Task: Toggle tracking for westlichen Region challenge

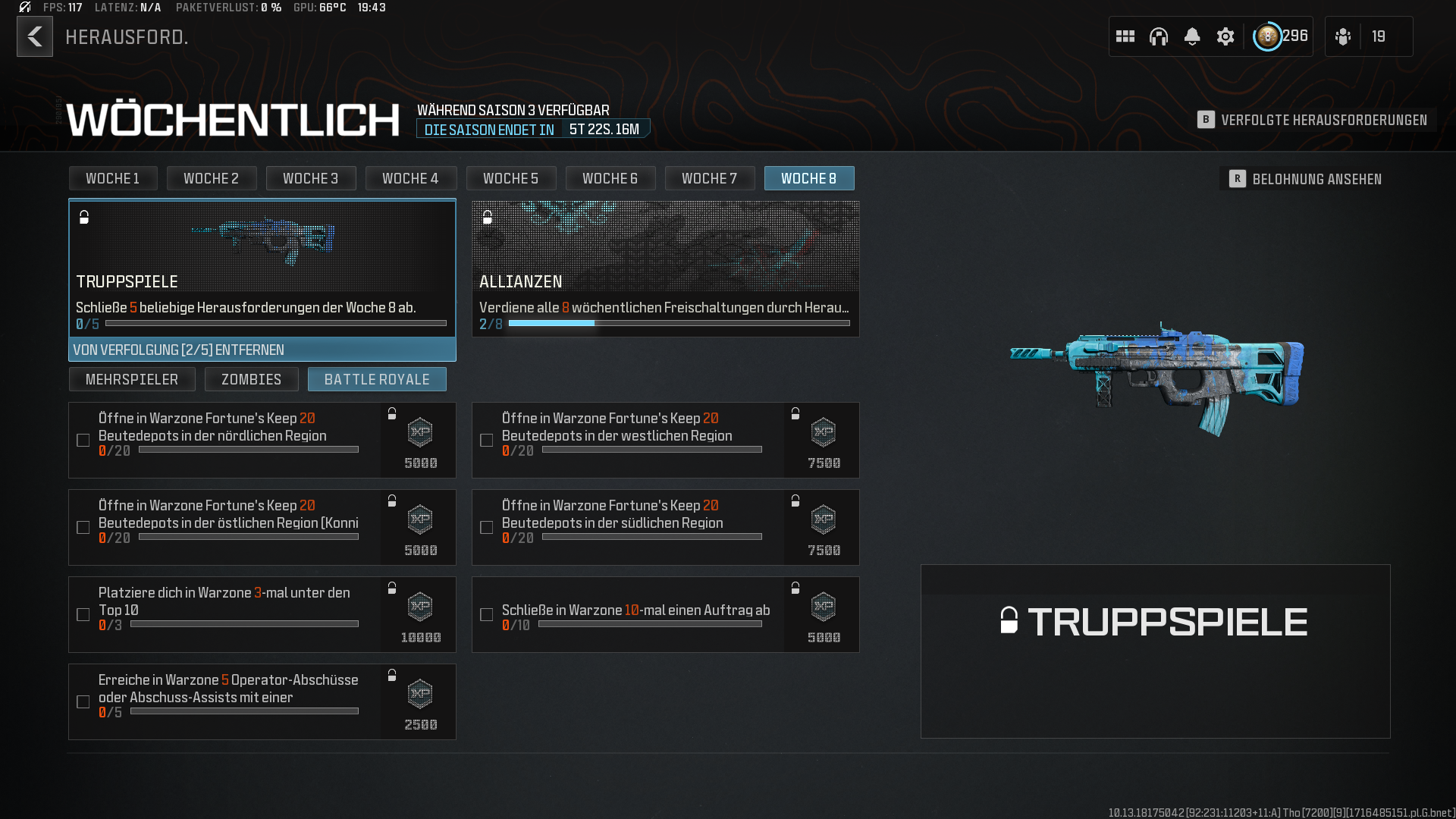Action: point(487,440)
